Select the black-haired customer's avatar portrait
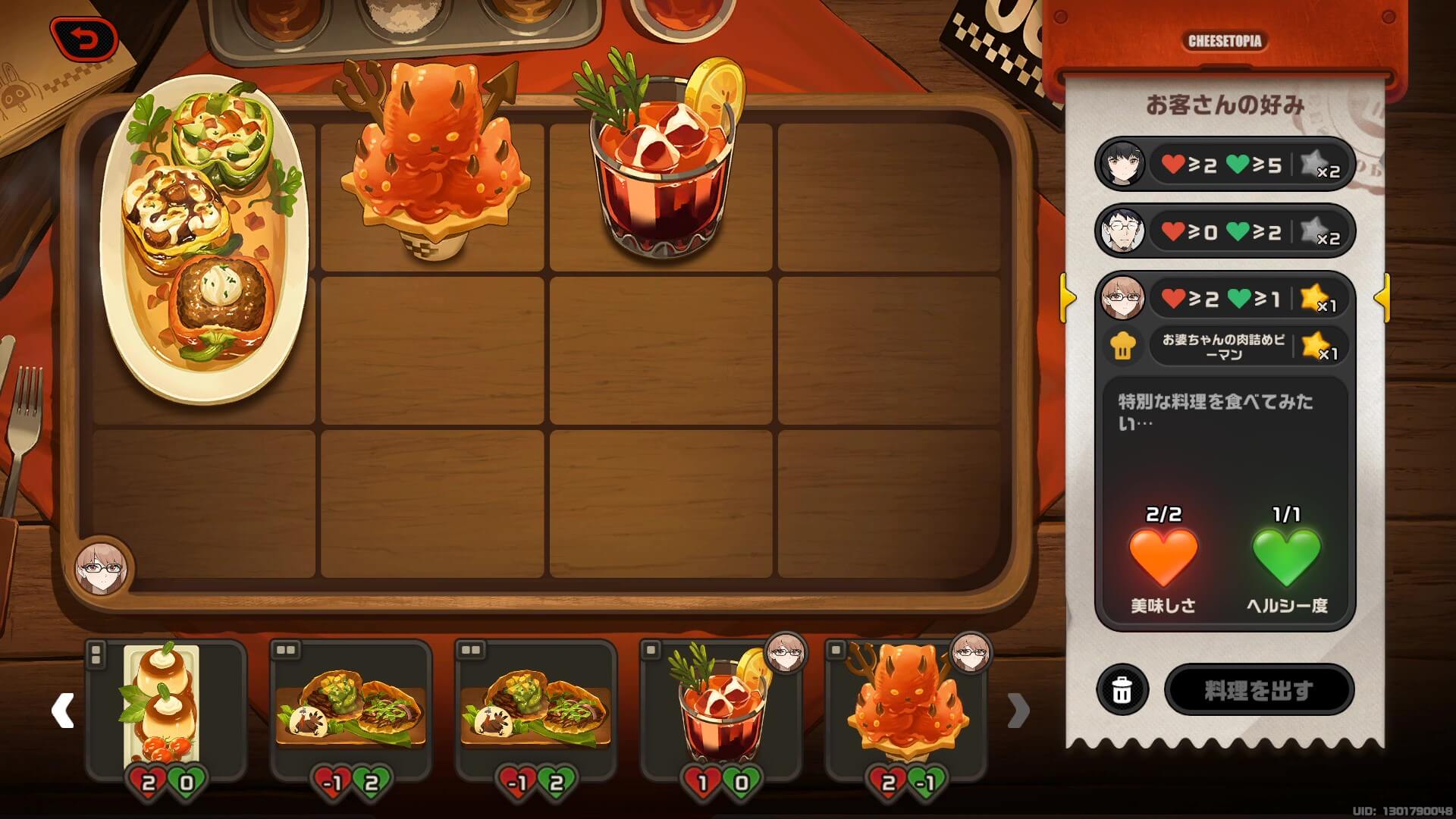The height and width of the screenshot is (819, 1456). [1122, 165]
